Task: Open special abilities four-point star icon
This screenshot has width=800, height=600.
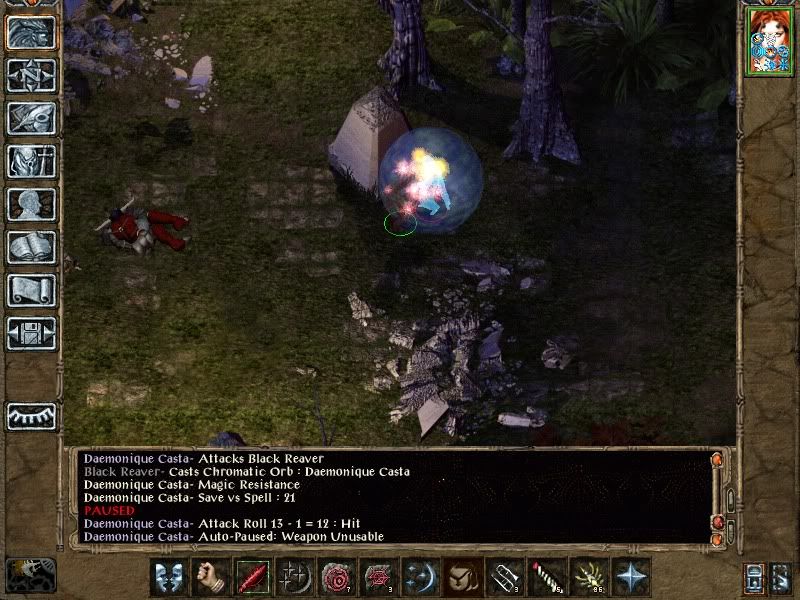Action: click(x=630, y=578)
